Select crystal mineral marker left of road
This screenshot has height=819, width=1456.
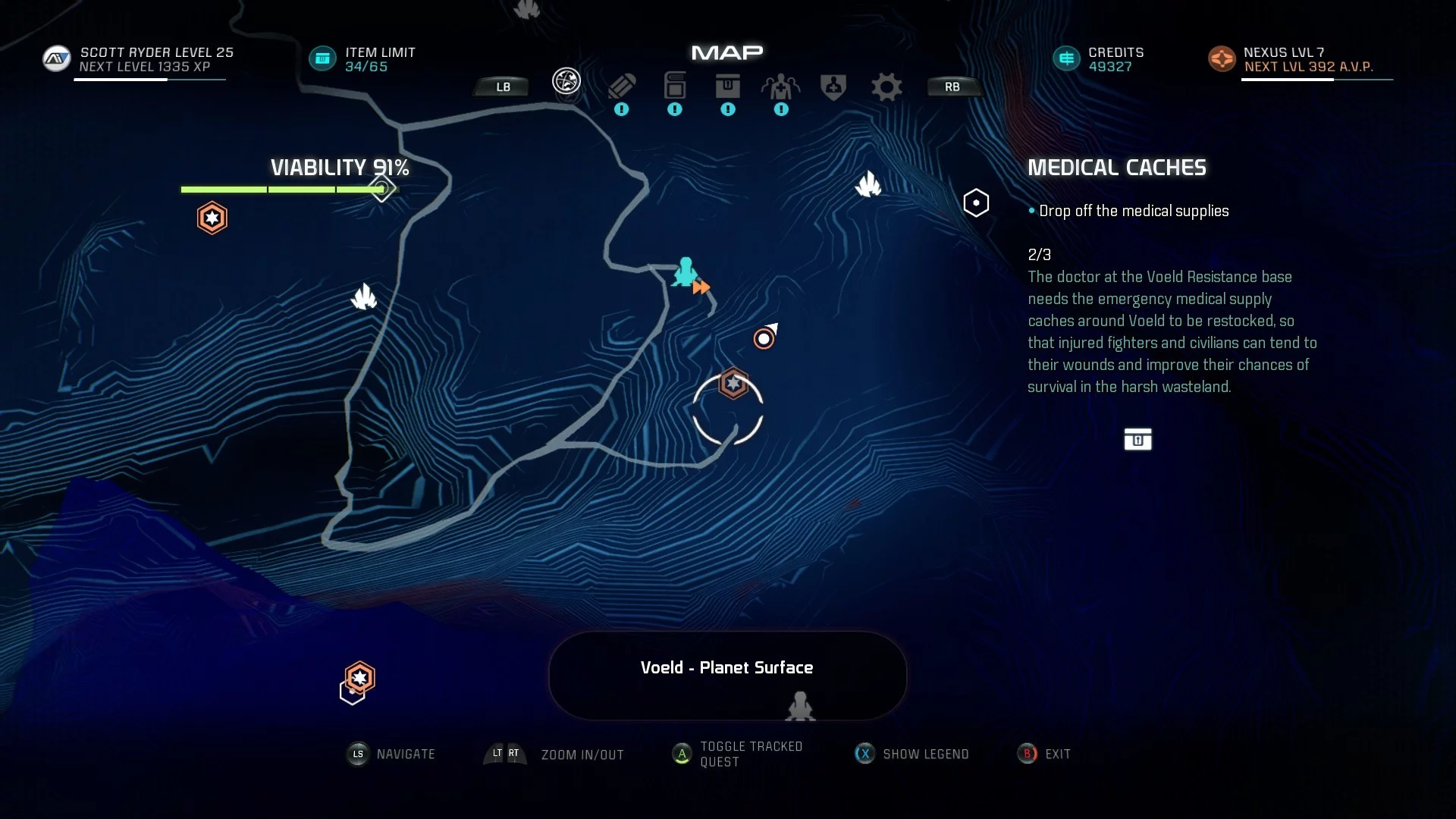click(364, 297)
